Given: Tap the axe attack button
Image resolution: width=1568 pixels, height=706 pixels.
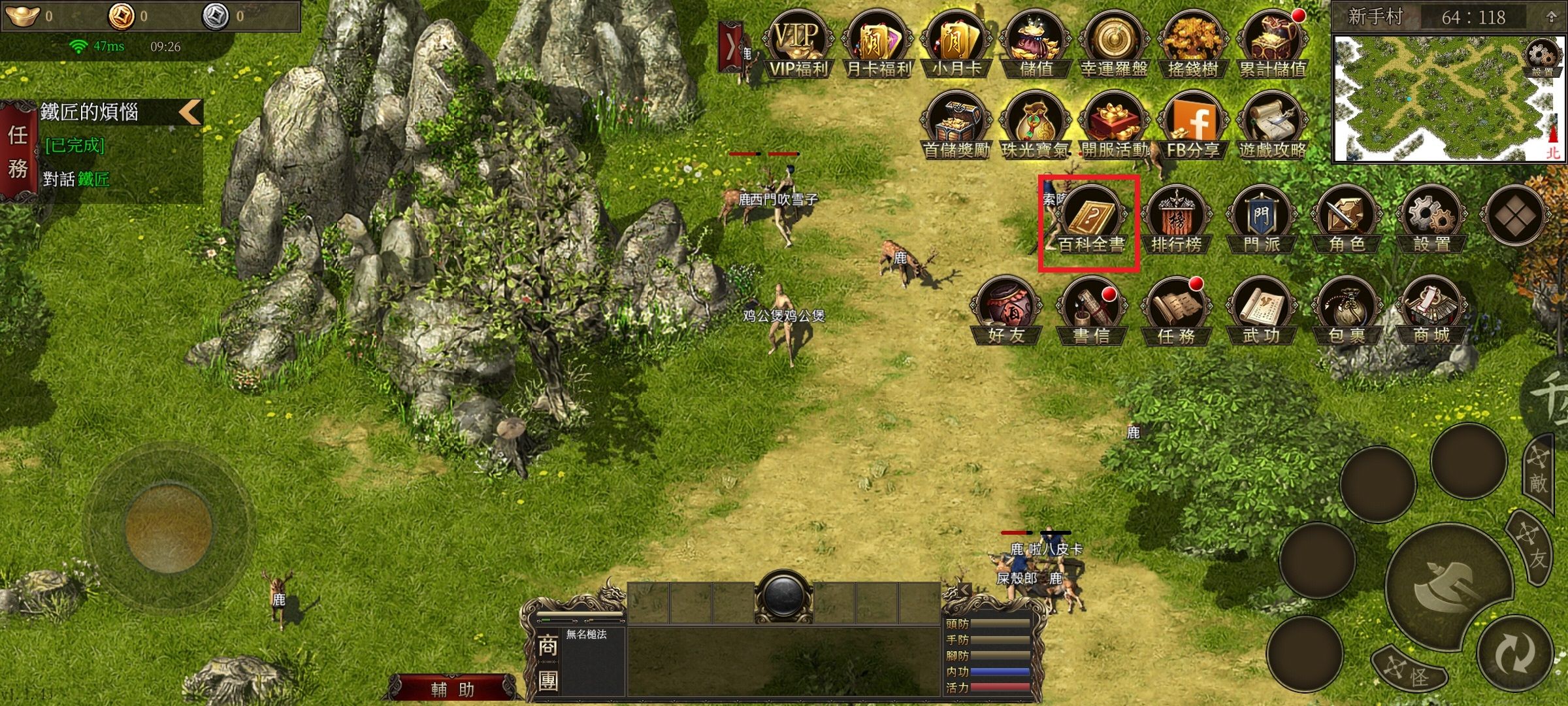Looking at the screenshot, I should point(1447,586).
